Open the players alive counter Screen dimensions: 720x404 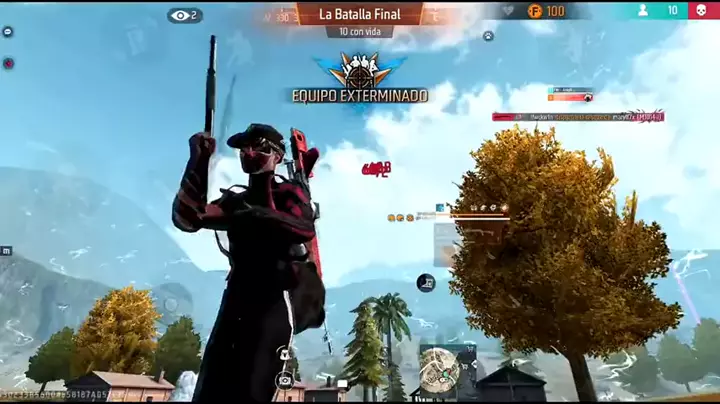[659, 11]
